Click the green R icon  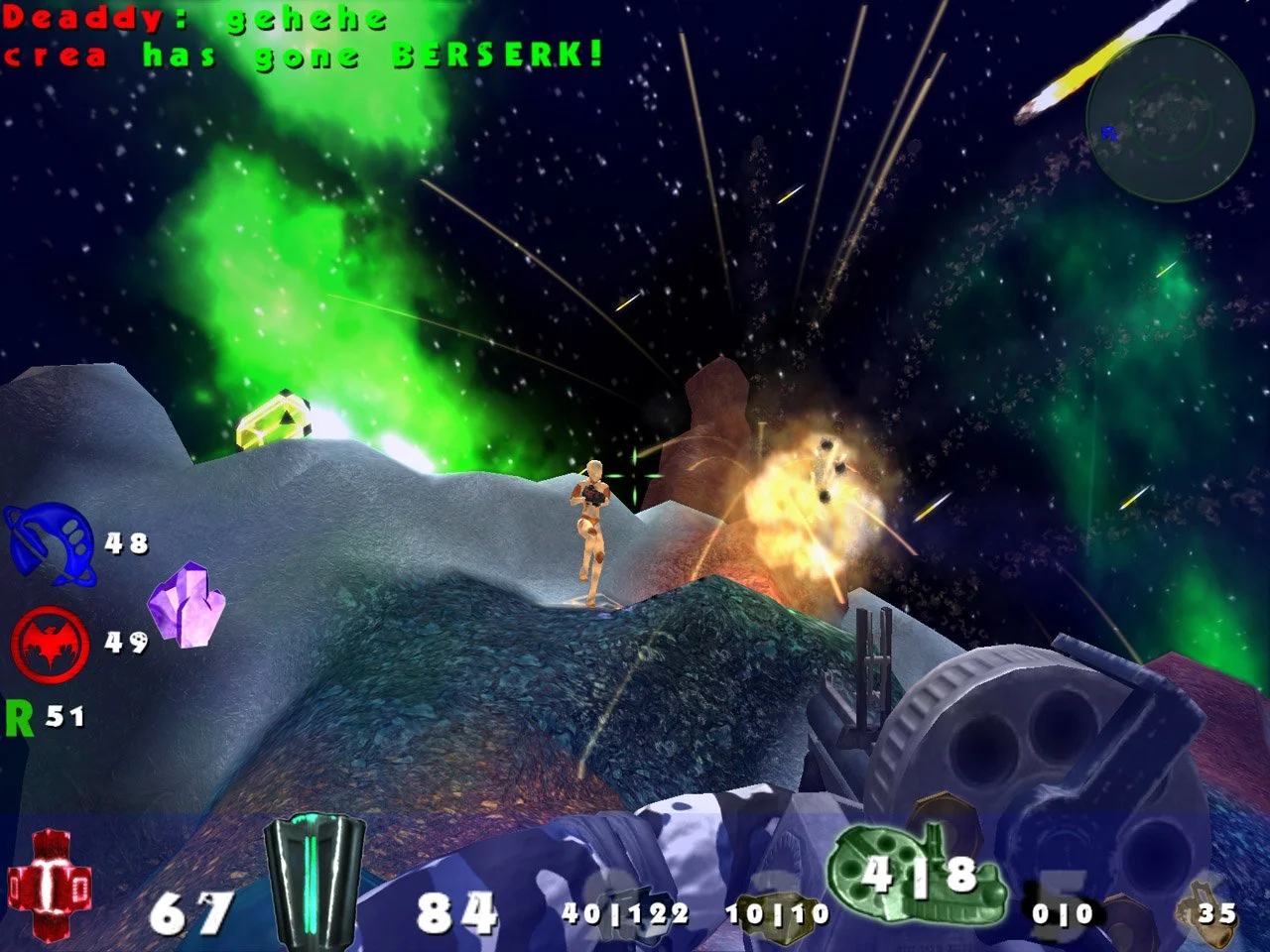point(19,717)
